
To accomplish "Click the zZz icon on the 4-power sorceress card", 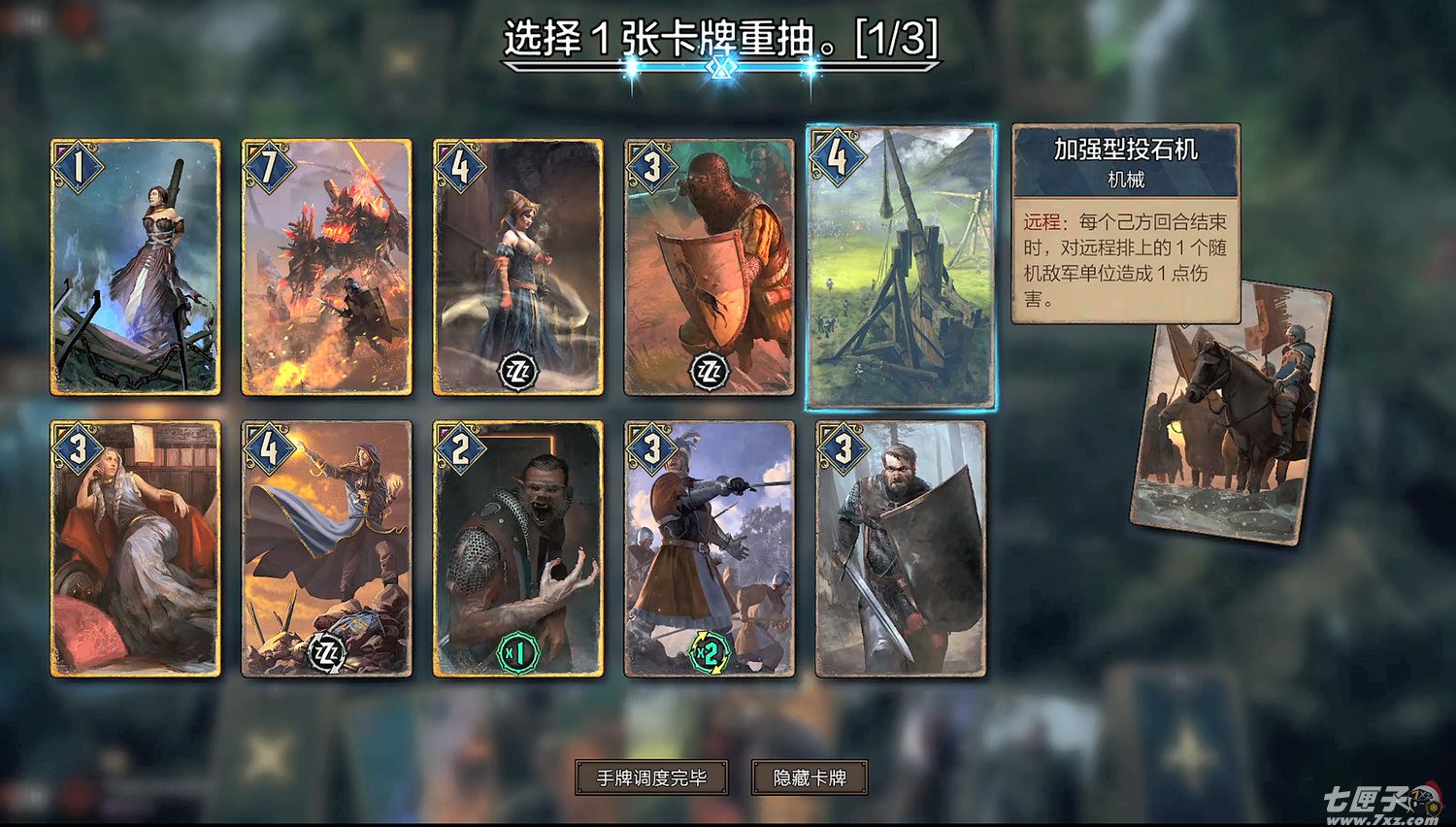I will (517, 371).
